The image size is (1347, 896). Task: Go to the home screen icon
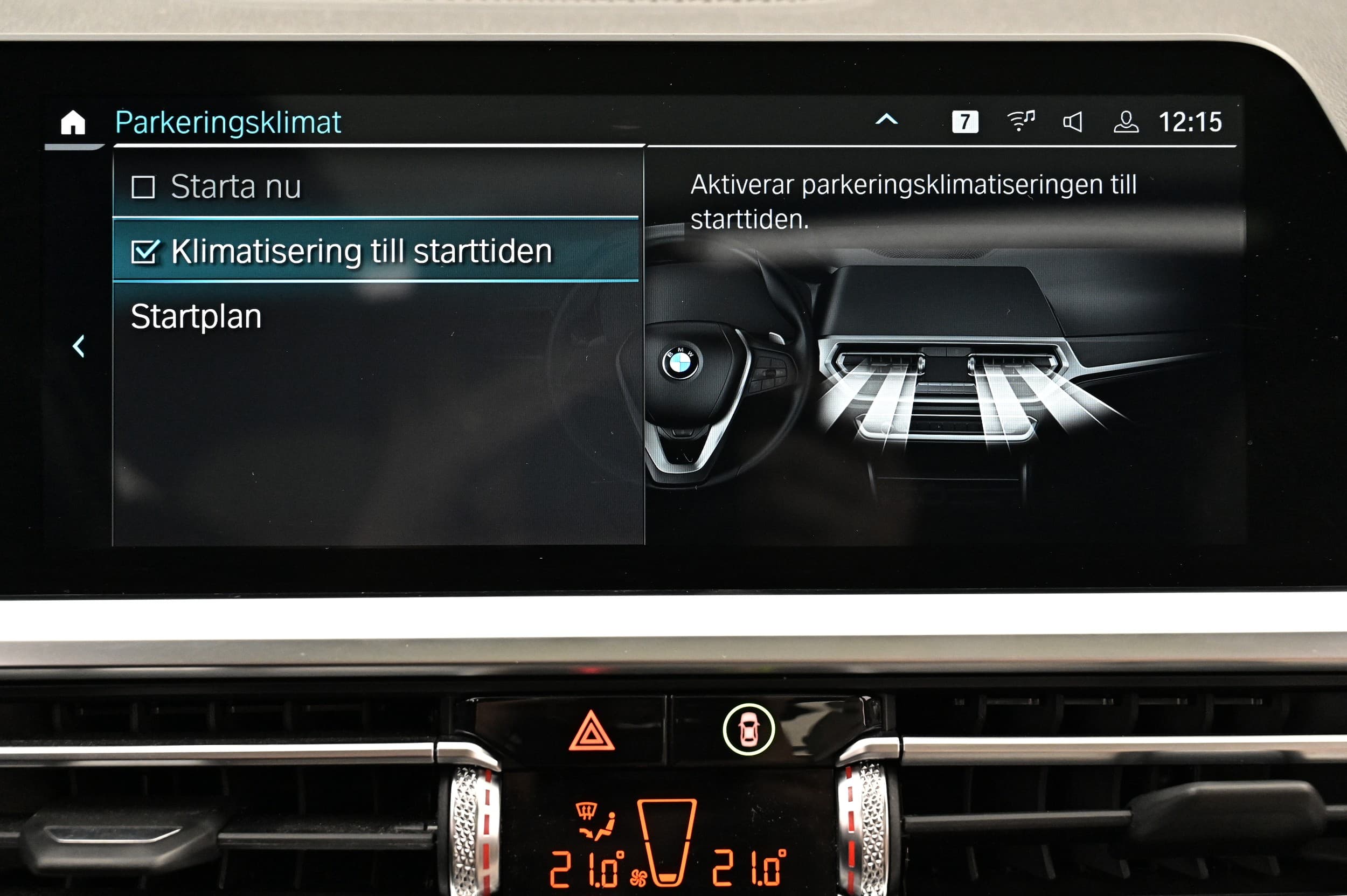[x=73, y=123]
